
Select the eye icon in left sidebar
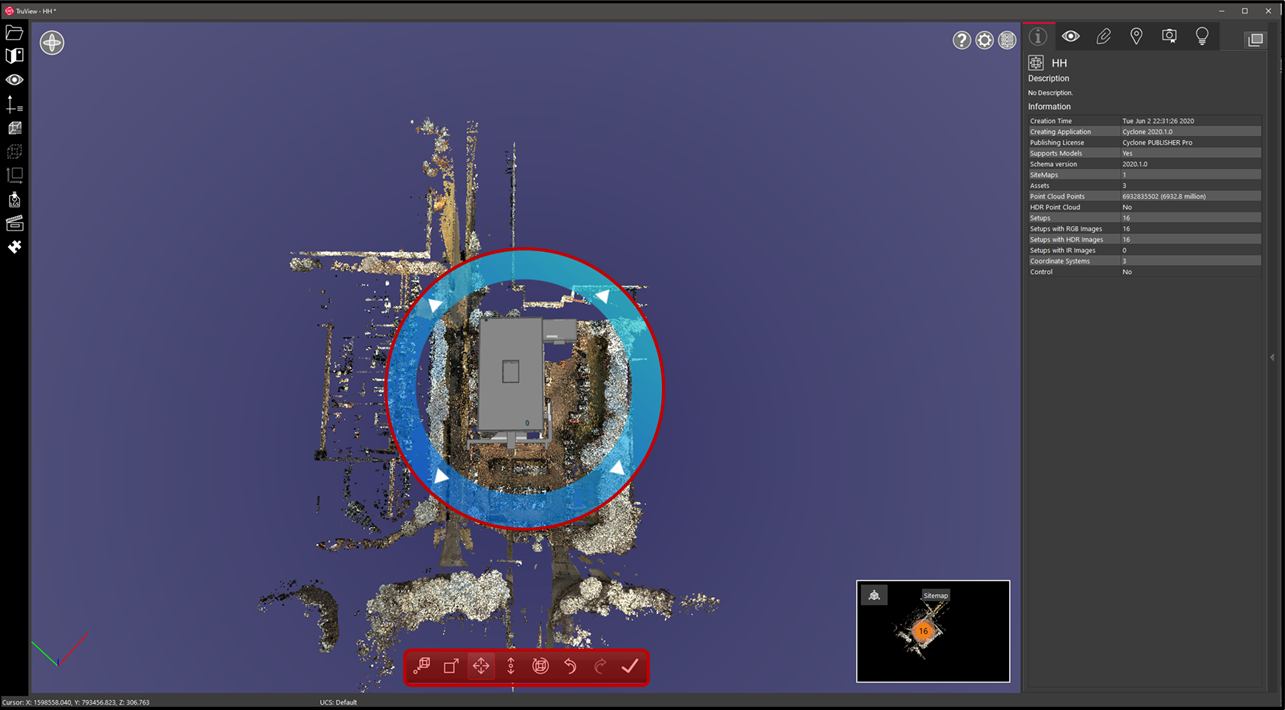14,80
